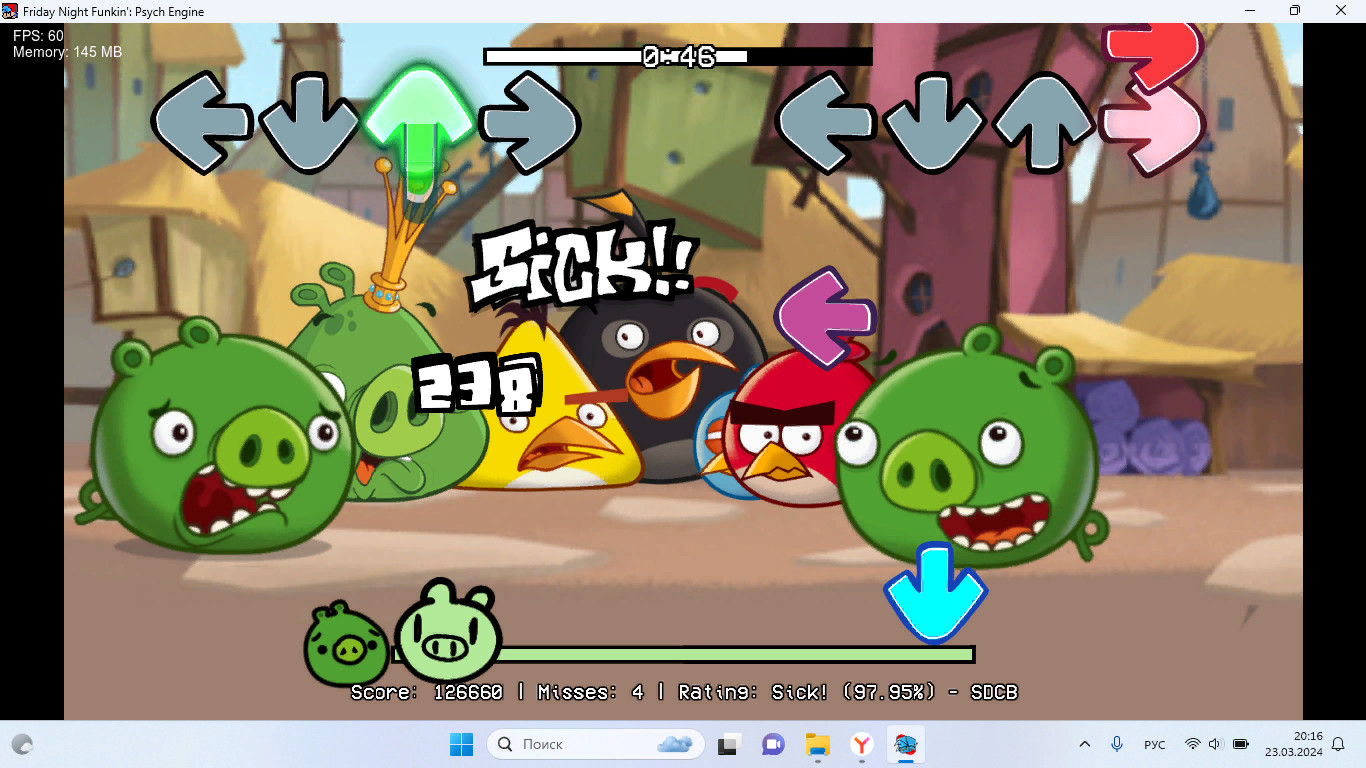The image size is (1366, 768).
Task: Toggle the speaker volume in the system tray
Action: [x=1214, y=744]
